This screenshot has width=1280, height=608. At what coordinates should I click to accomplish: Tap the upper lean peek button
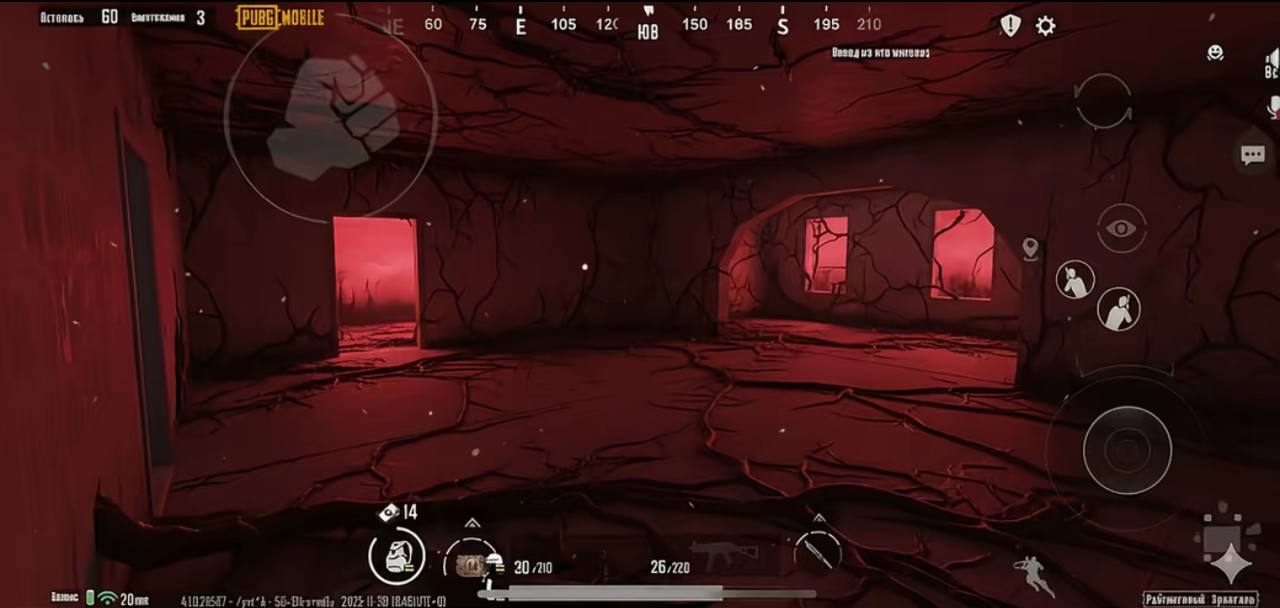coord(1075,280)
